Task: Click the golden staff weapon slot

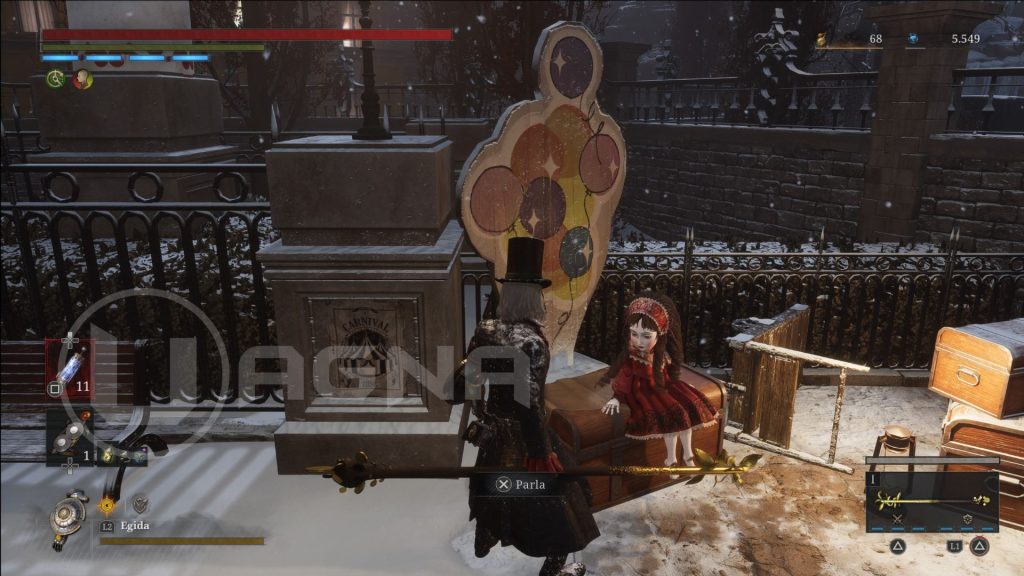Action: [931, 498]
